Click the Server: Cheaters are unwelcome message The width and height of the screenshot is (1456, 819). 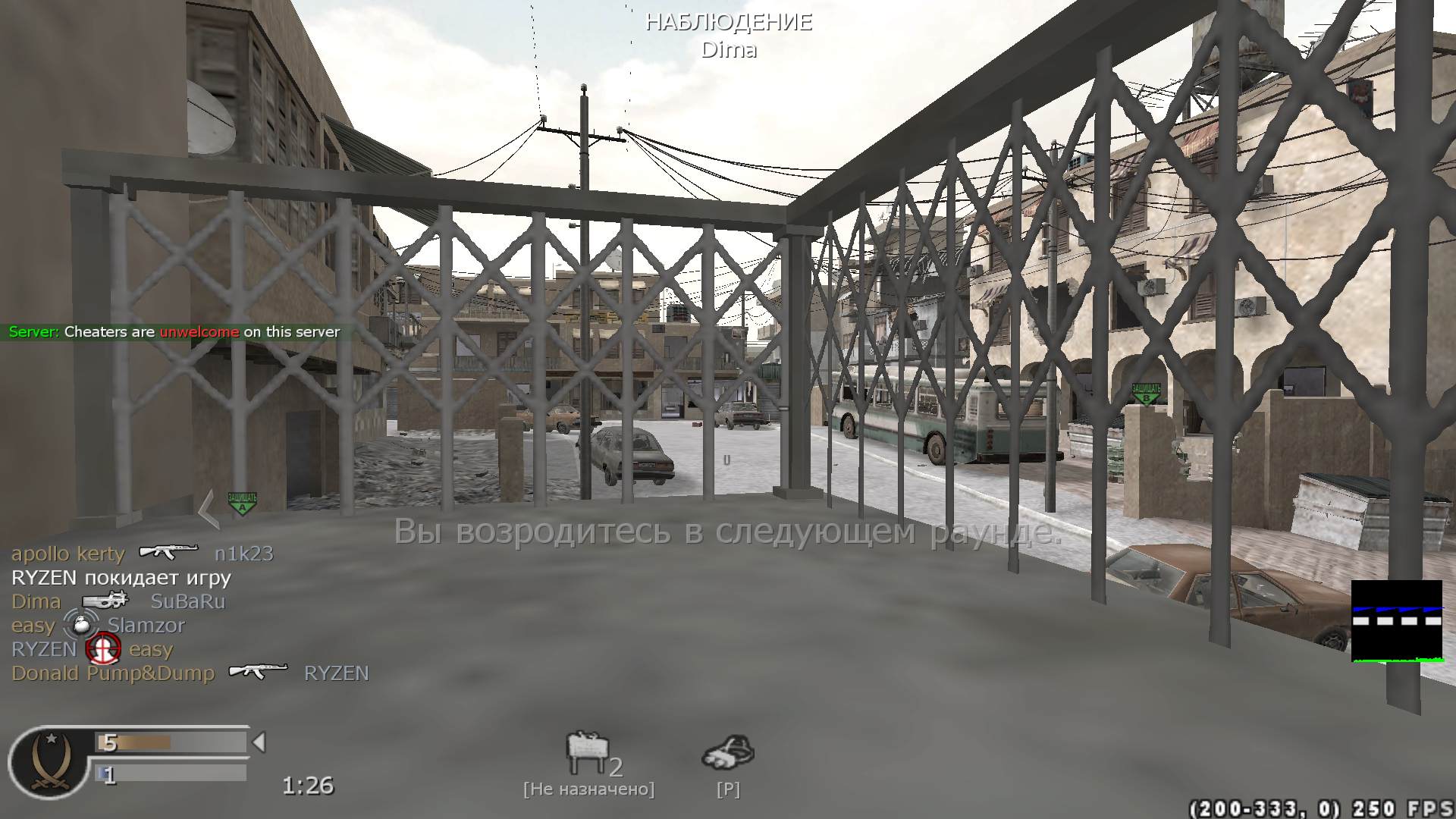(174, 331)
